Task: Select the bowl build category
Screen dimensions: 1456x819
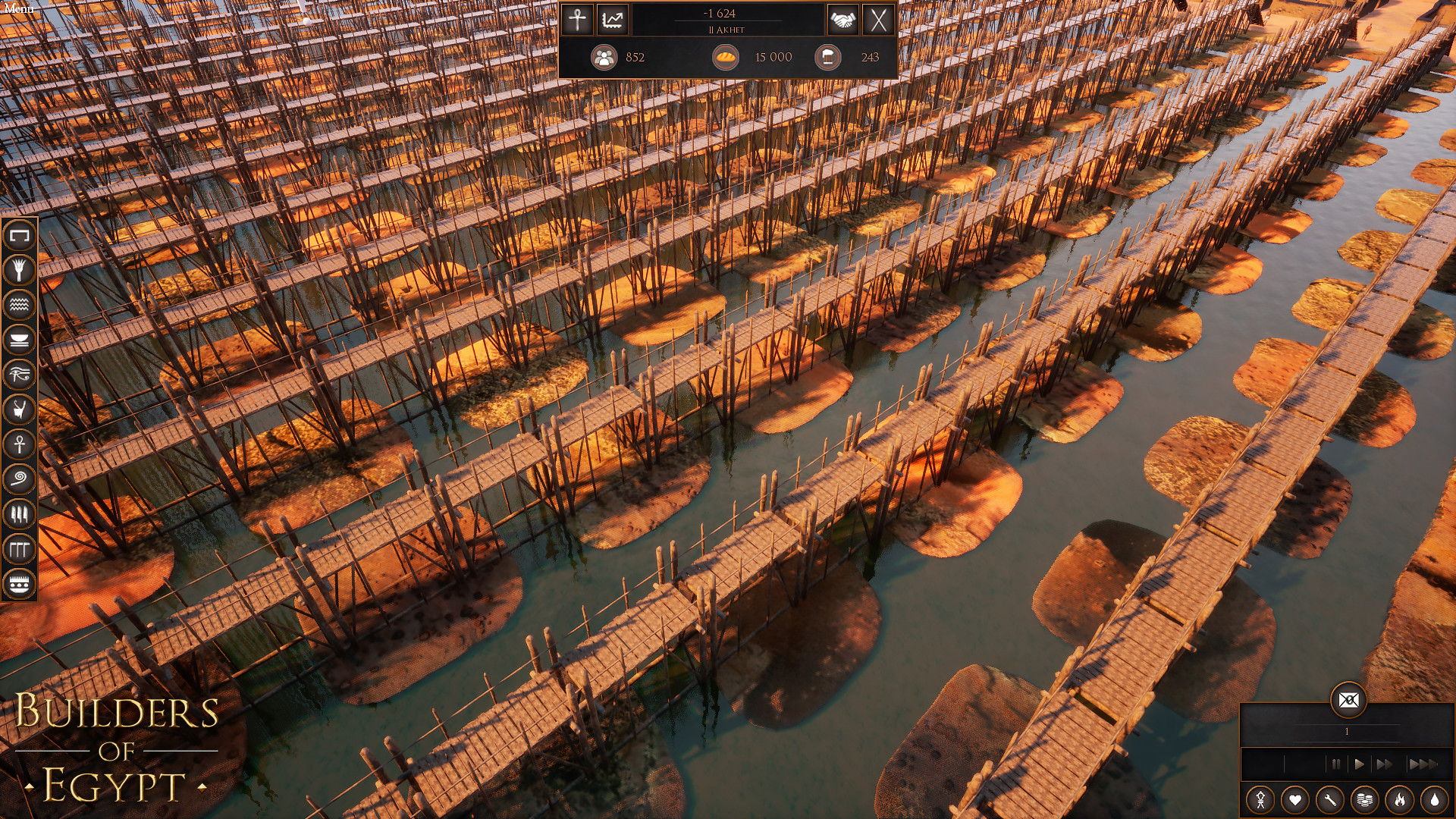Action: 20,340
